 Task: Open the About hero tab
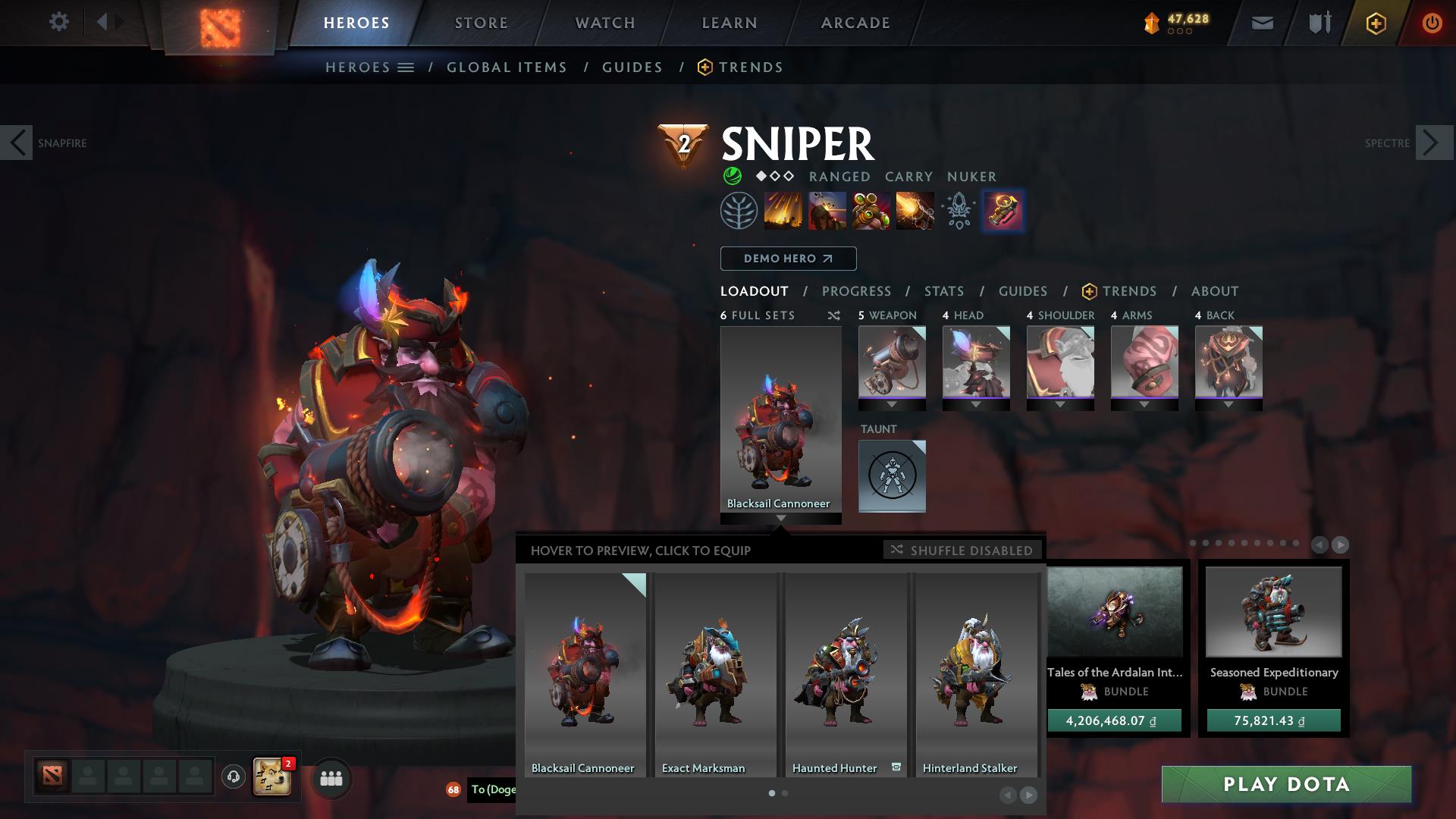[1214, 291]
